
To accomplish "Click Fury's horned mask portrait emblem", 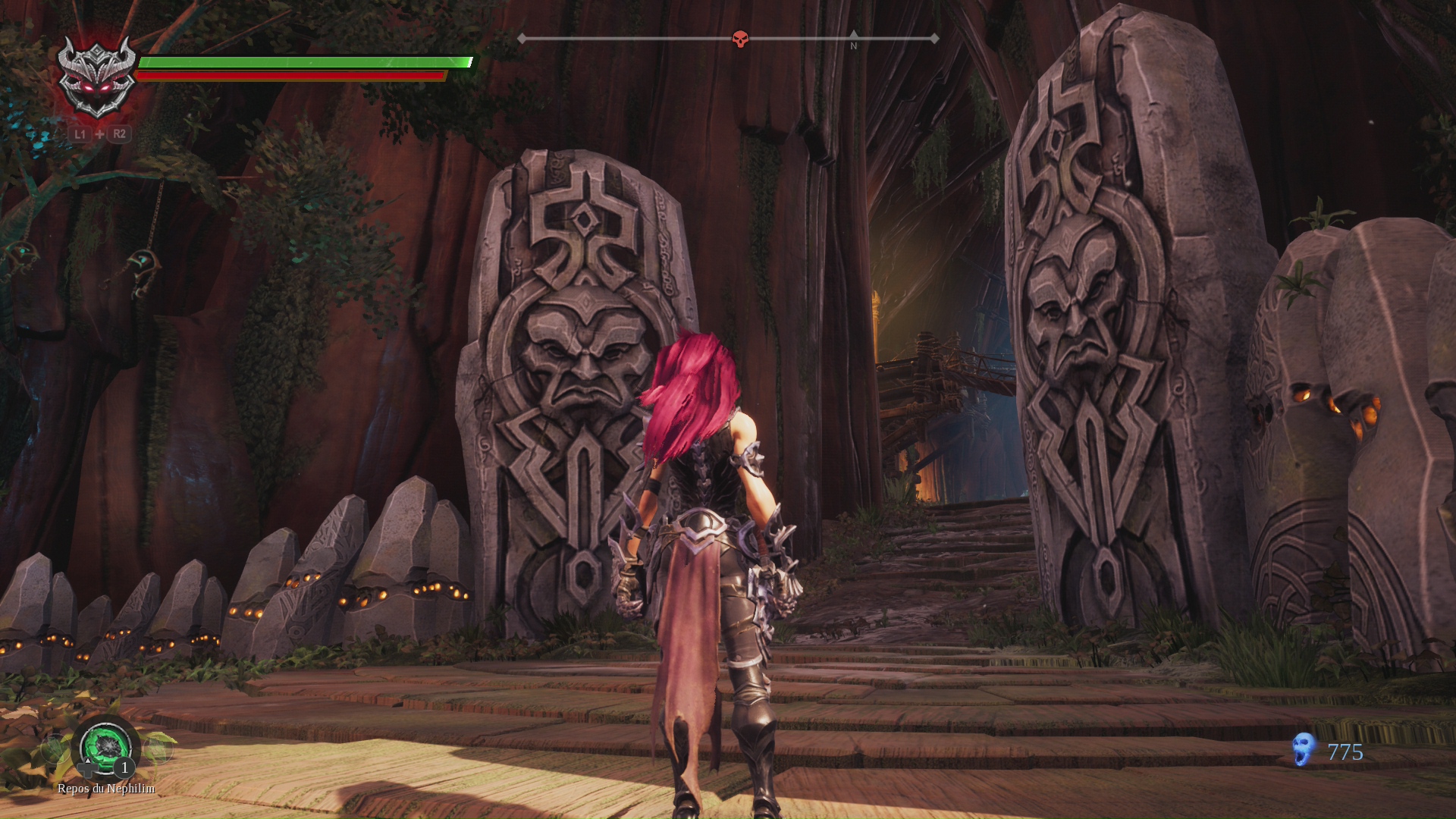I will [97, 77].
